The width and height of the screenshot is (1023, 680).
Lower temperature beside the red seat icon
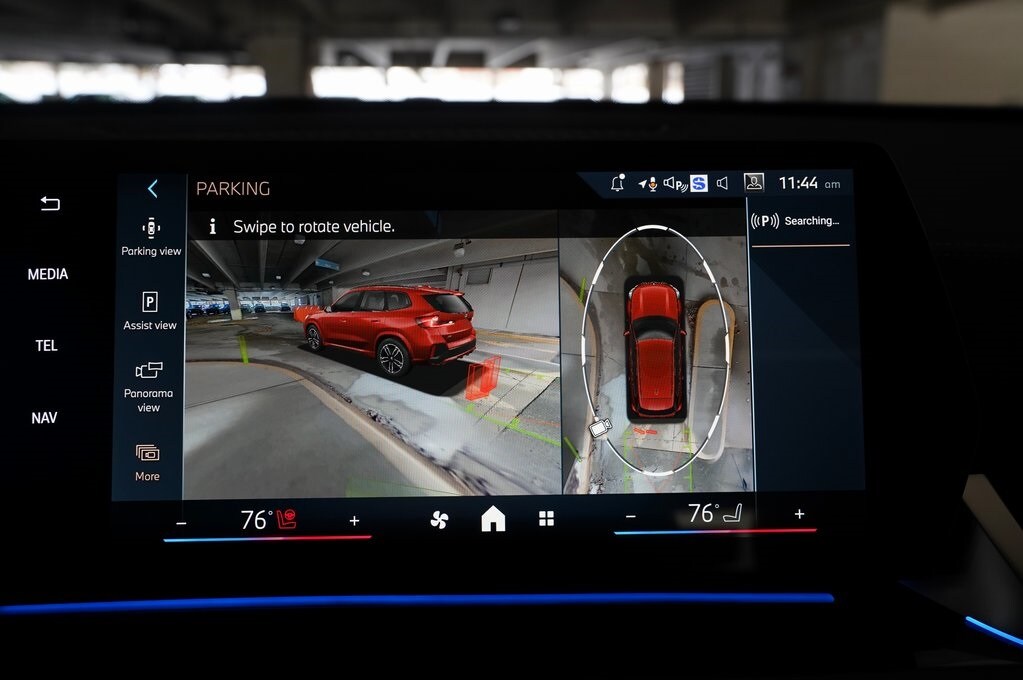pos(181,522)
